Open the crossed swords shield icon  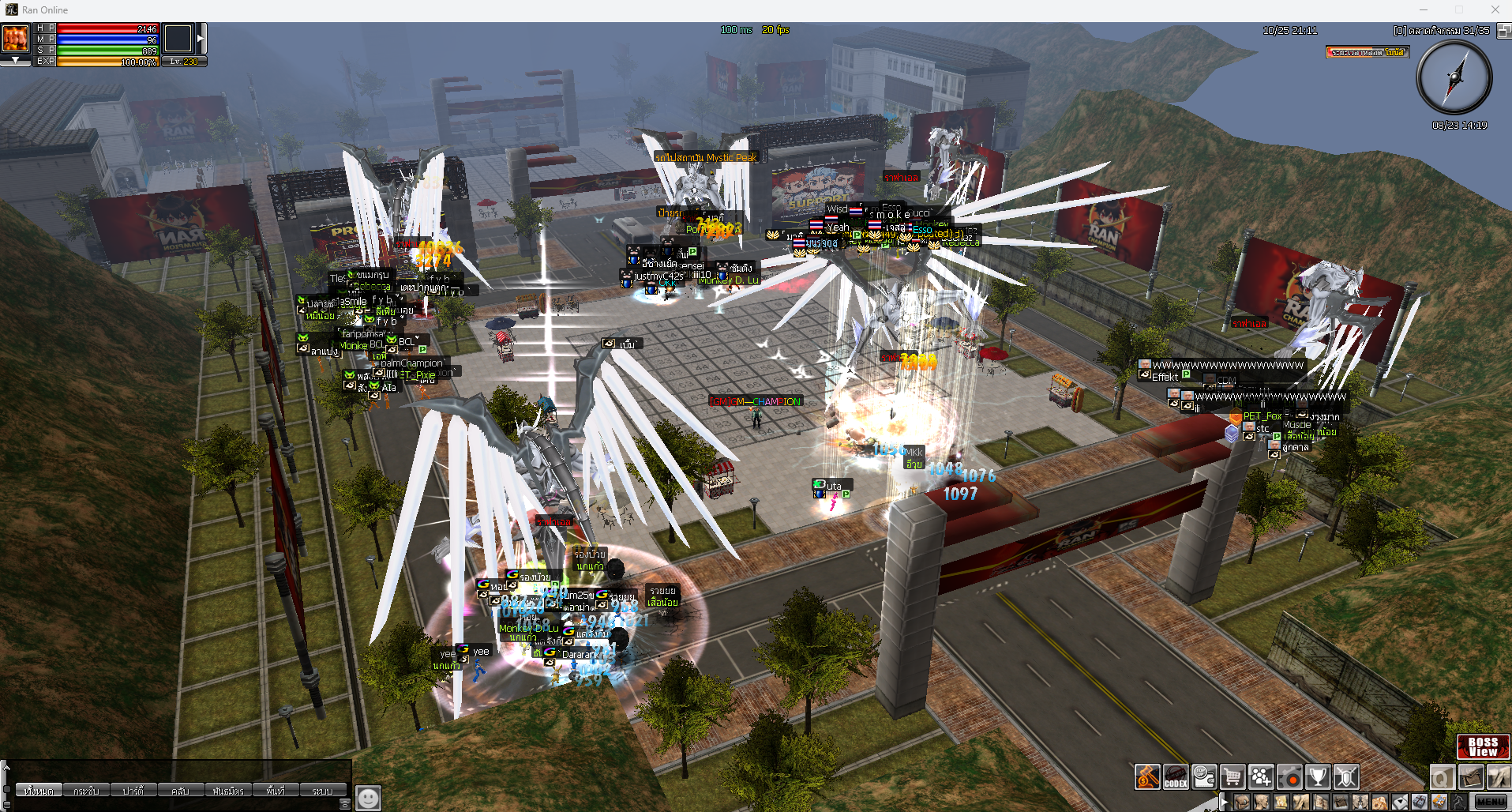pyautogui.click(x=1346, y=777)
